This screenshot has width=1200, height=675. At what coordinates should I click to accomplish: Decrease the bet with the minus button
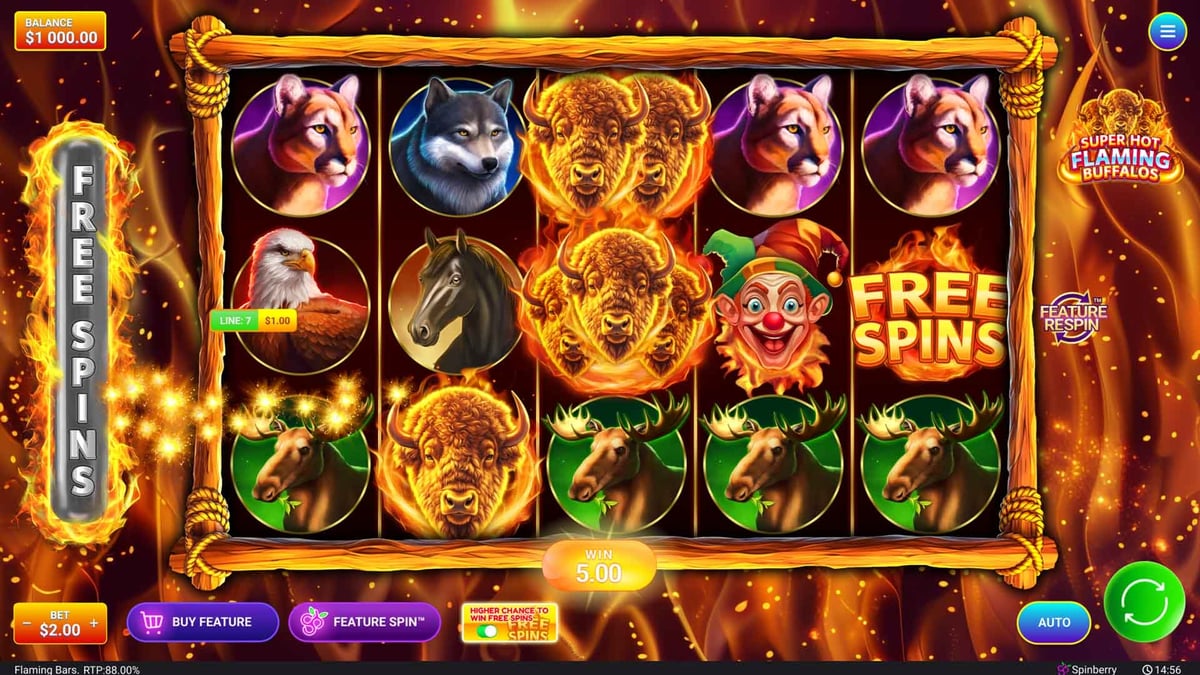pyautogui.click(x=26, y=623)
